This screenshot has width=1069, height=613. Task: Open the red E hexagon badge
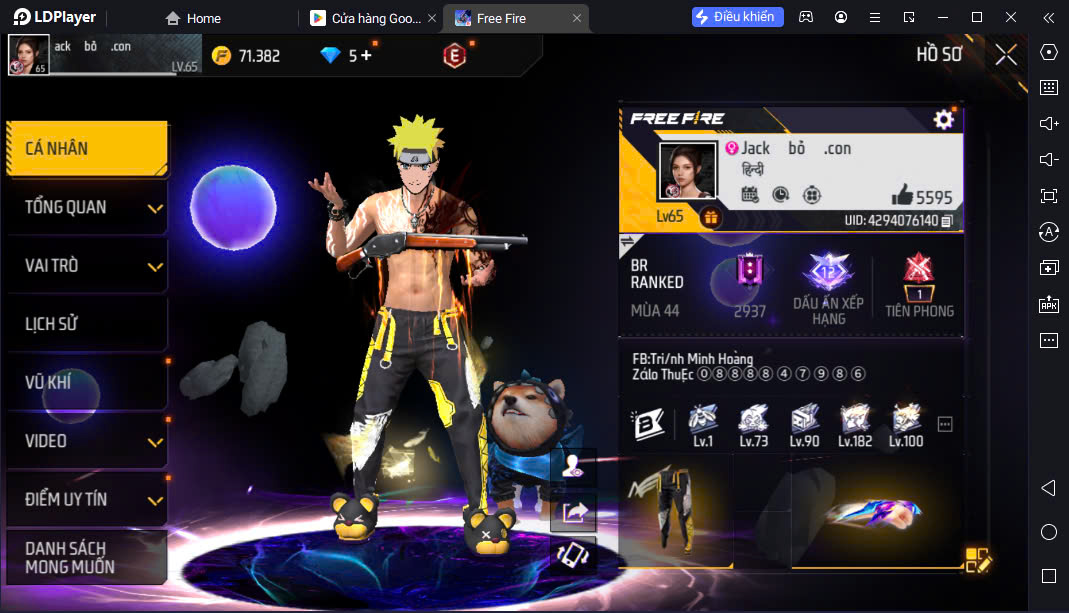454,56
